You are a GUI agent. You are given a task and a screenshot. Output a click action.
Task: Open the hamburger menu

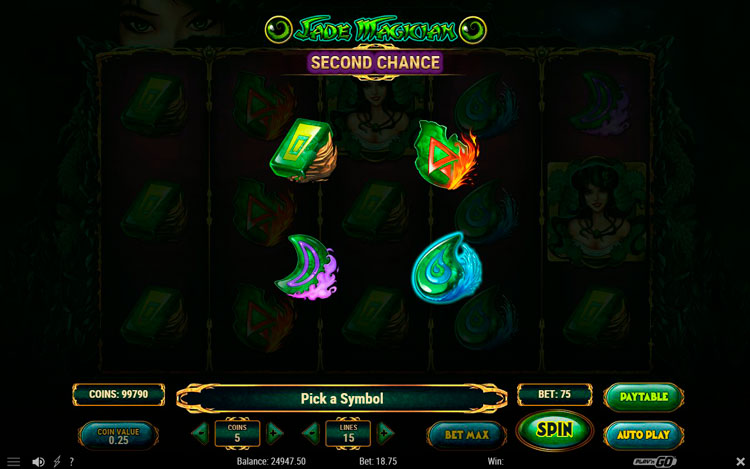click(13, 462)
